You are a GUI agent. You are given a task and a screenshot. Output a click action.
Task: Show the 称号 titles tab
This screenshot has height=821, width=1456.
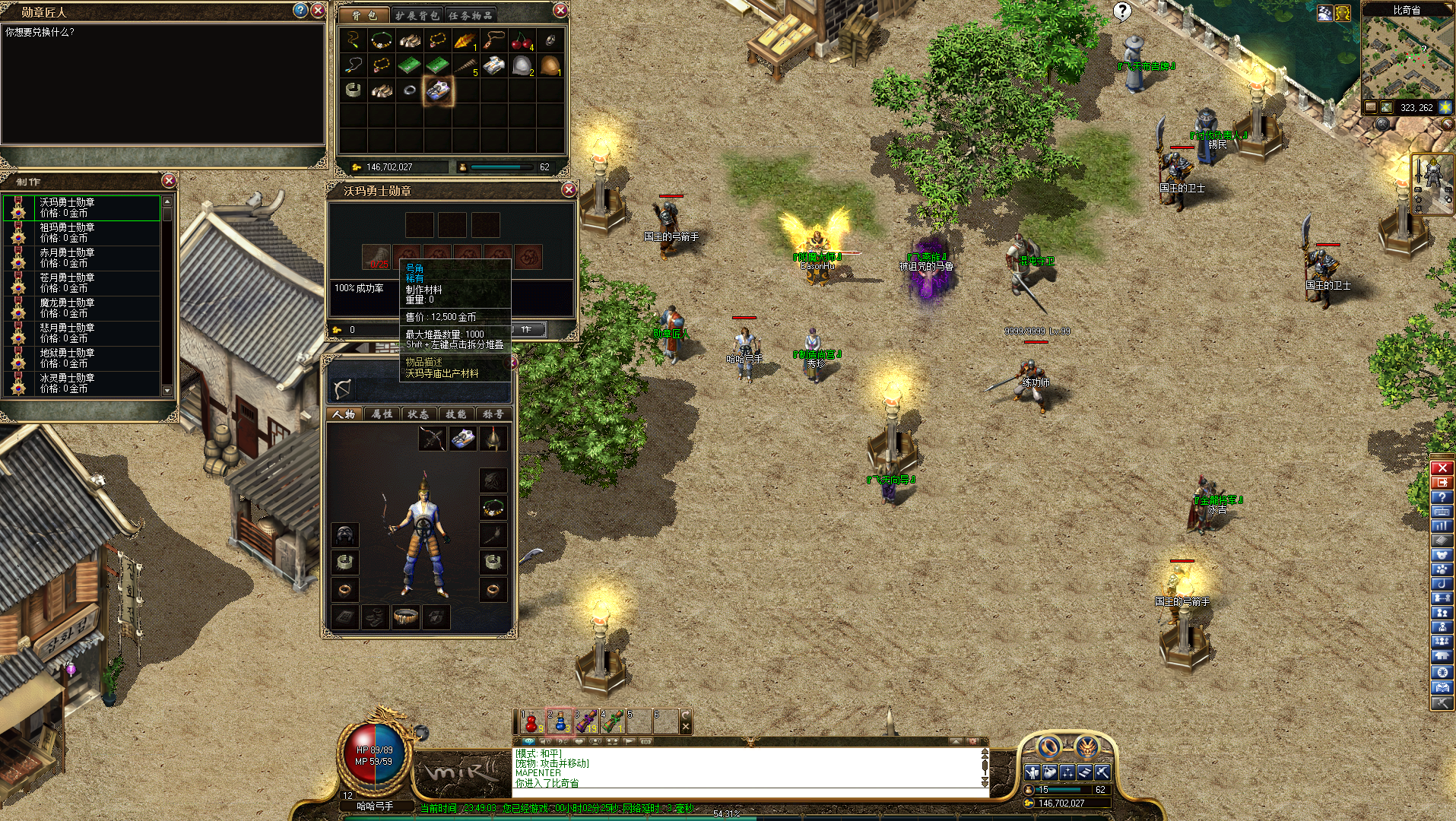click(x=493, y=414)
